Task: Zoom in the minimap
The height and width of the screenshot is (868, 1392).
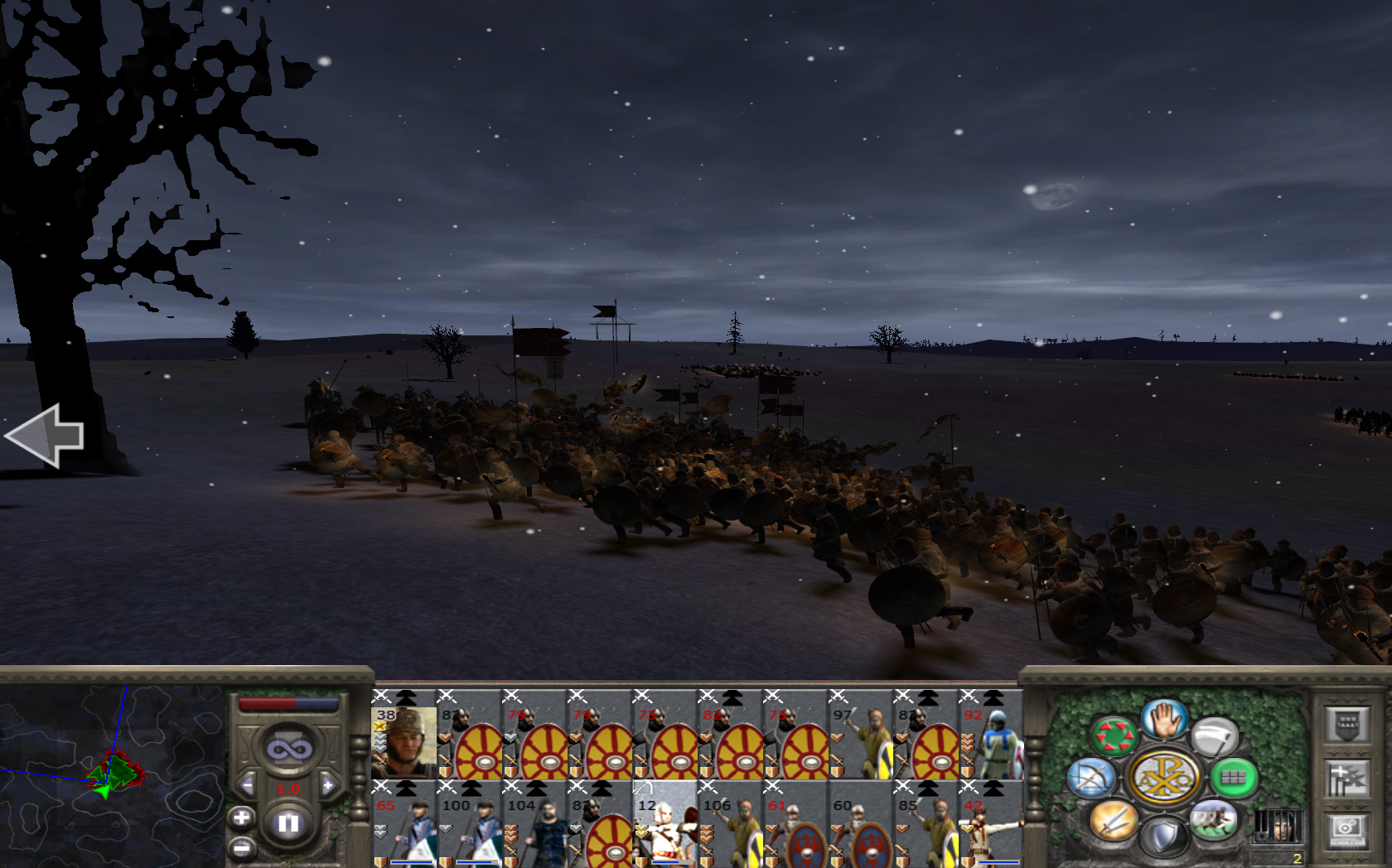Action: [241, 818]
